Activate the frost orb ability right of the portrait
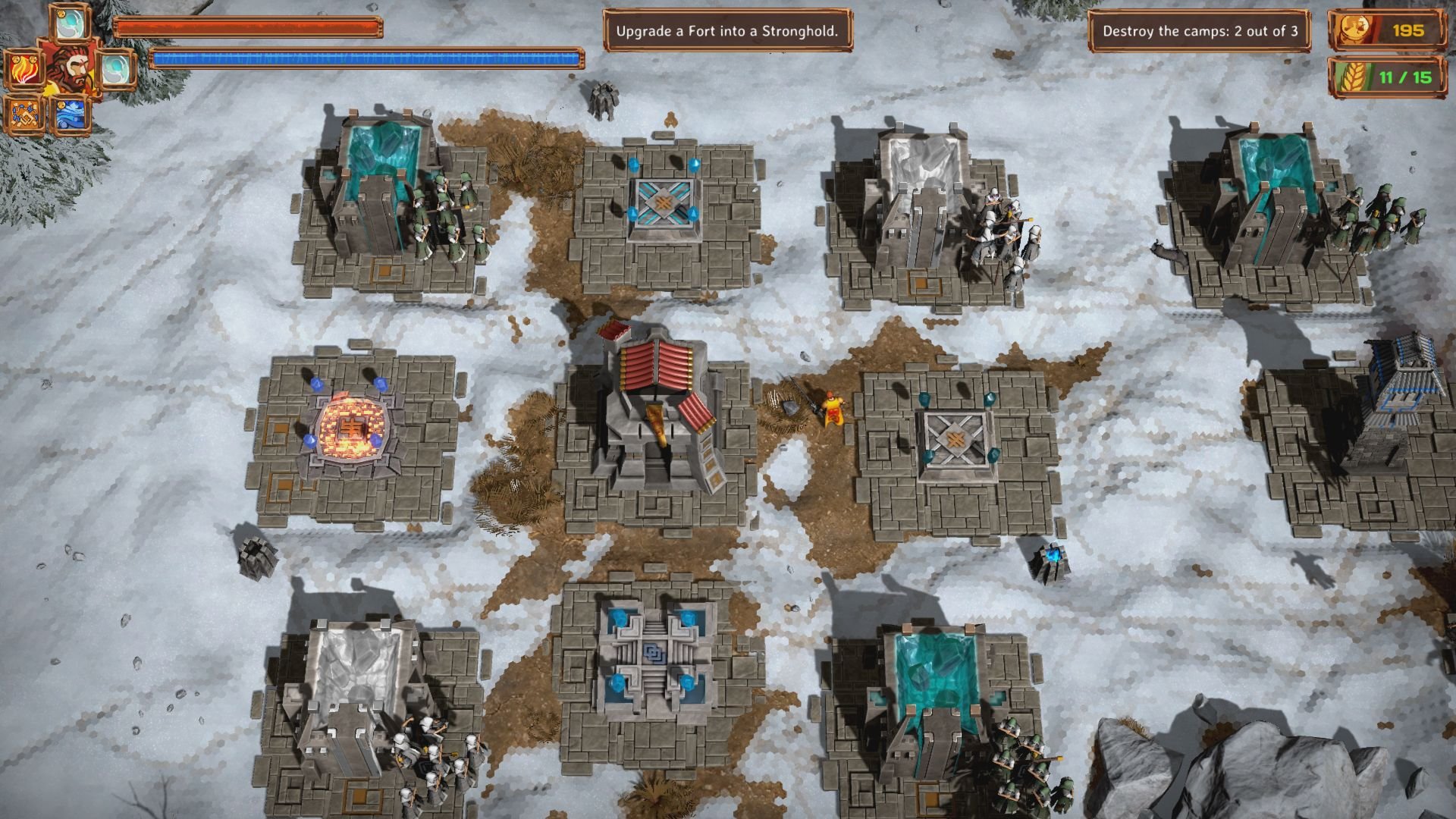This screenshot has width=1456, height=819. click(x=118, y=70)
